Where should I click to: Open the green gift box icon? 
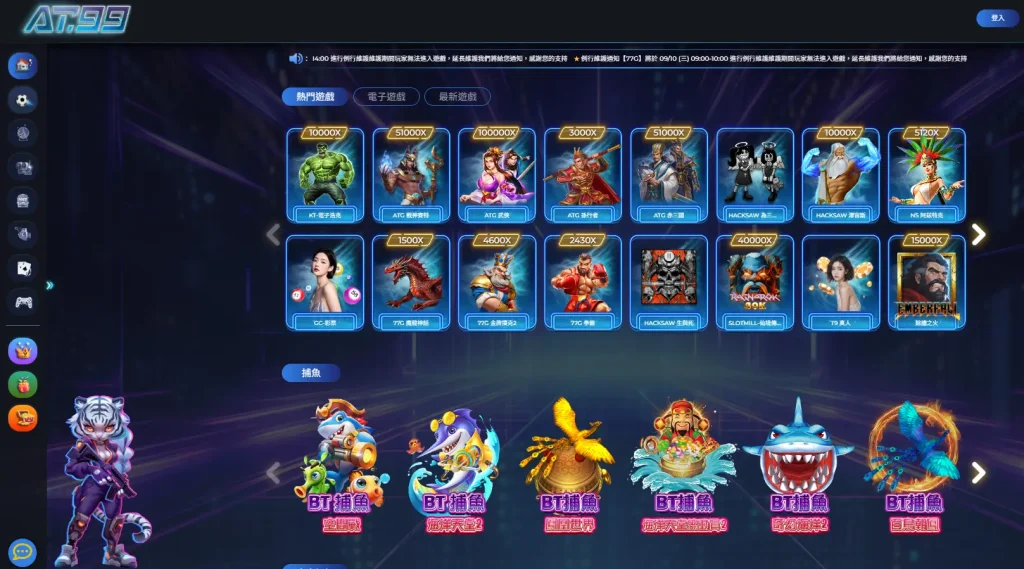[x=23, y=384]
